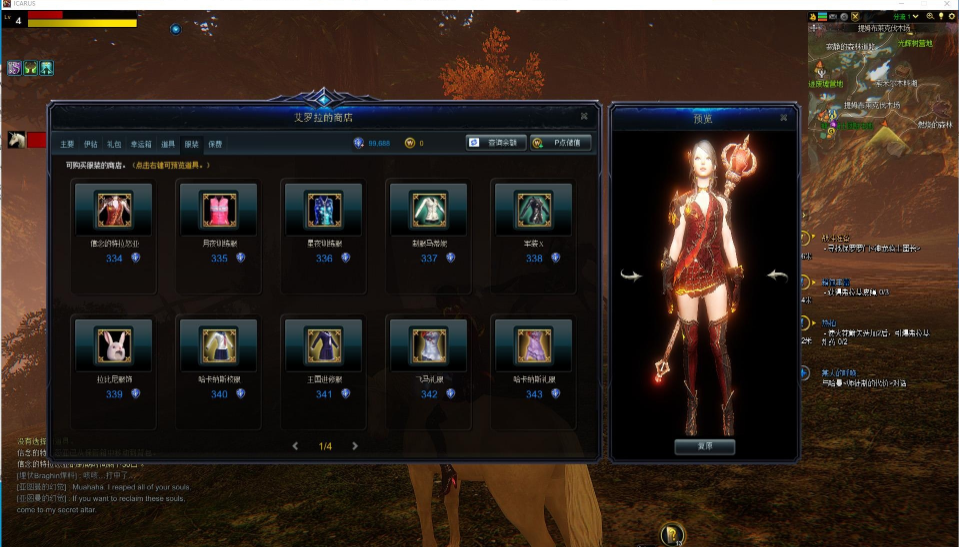Open the 礼包 gift pack tab
959x547 pixels.
click(114, 144)
